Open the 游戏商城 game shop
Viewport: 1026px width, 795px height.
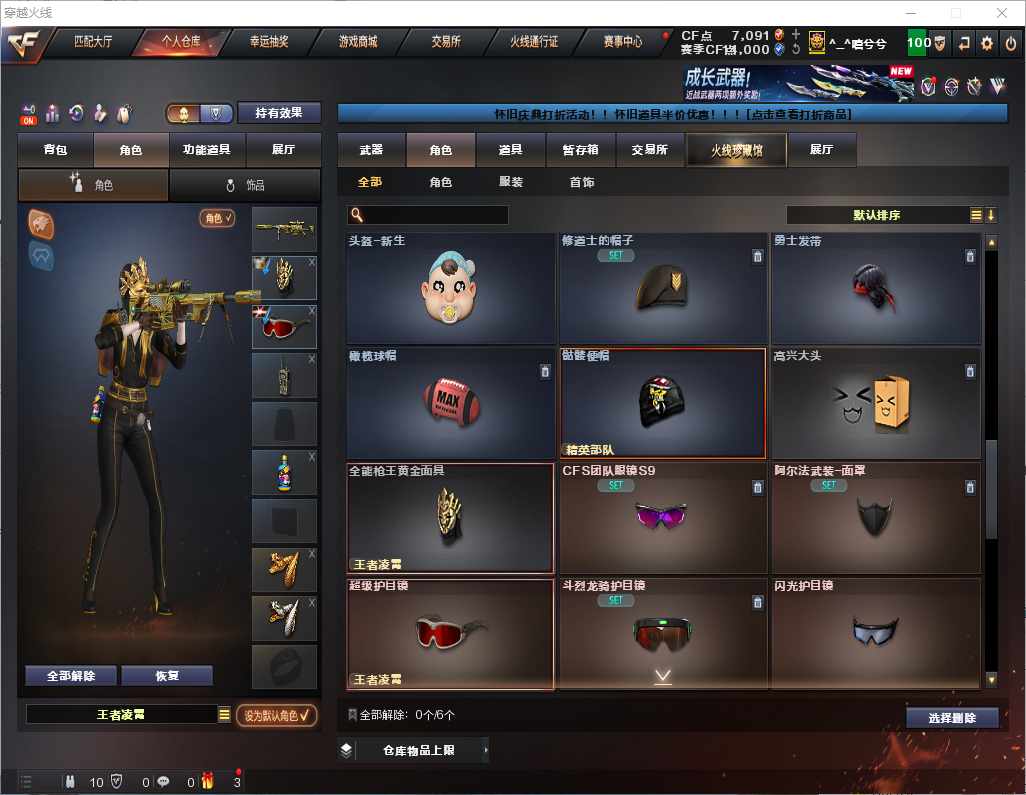pyautogui.click(x=358, y=42)
